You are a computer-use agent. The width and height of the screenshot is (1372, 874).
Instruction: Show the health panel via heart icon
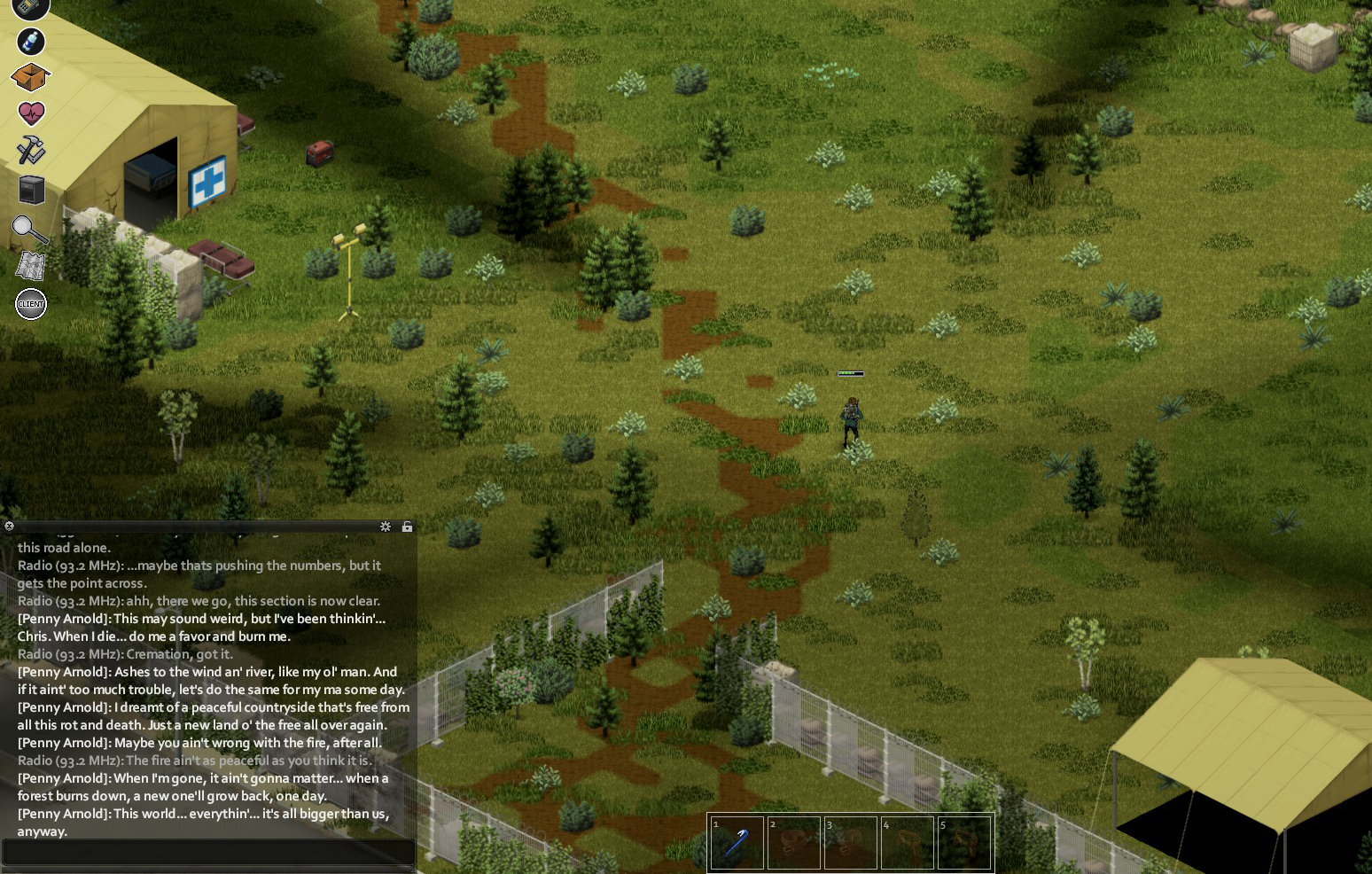pyautogui.click(x=31, y=113)
